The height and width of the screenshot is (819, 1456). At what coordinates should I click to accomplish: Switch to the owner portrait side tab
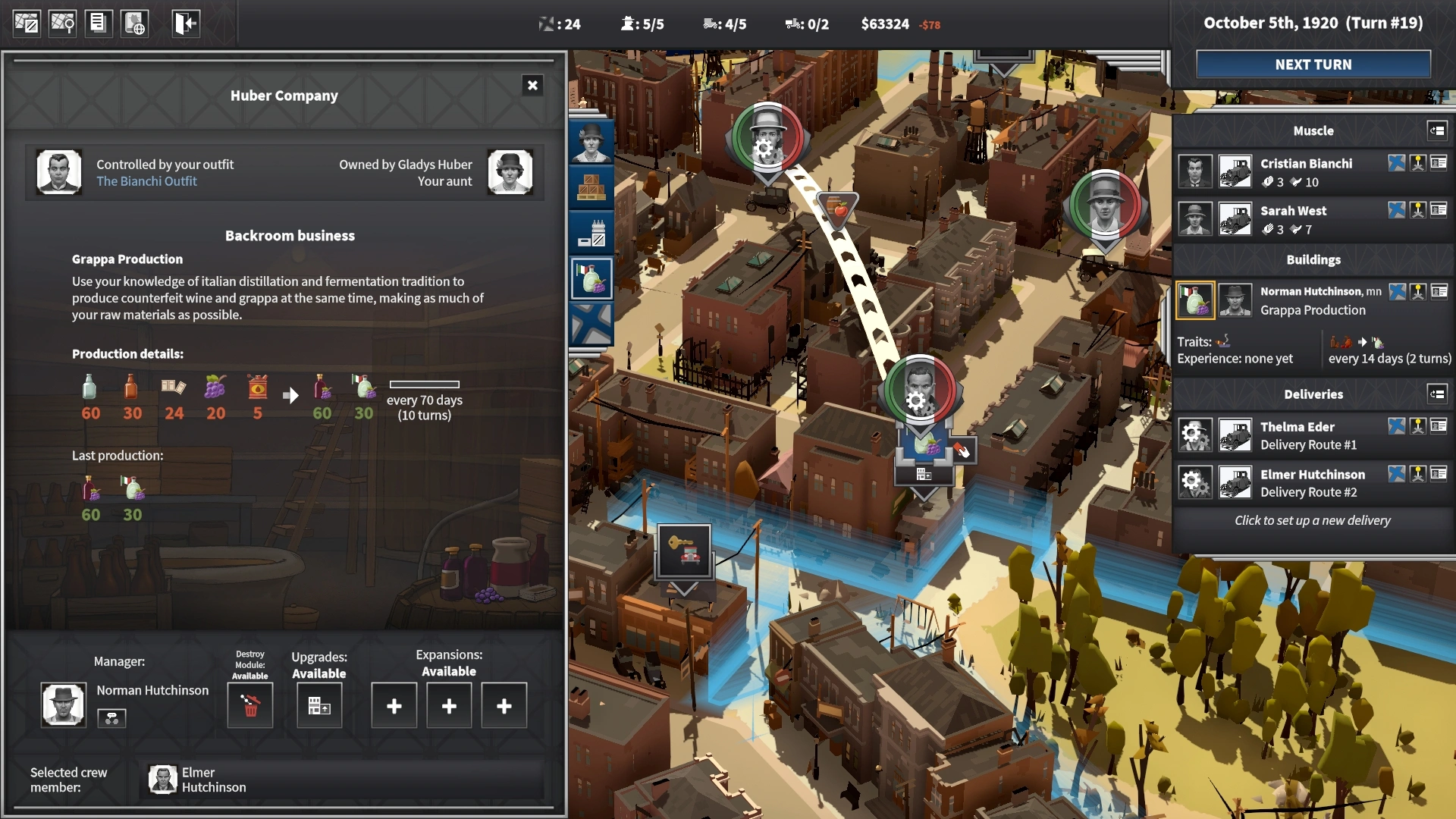click(x=591, y=142)
